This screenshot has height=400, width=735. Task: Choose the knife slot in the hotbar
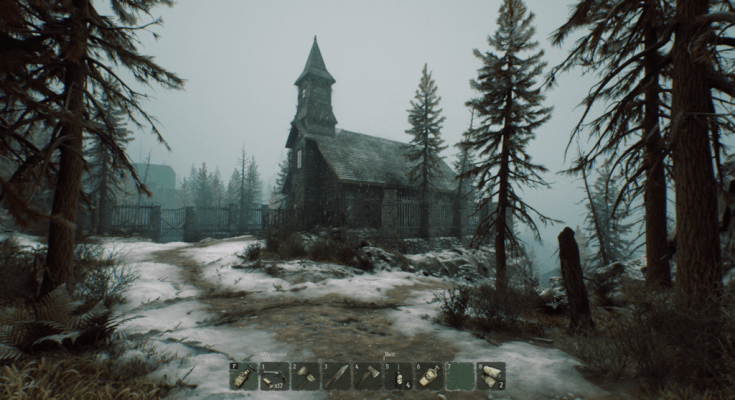pos(336,376)
